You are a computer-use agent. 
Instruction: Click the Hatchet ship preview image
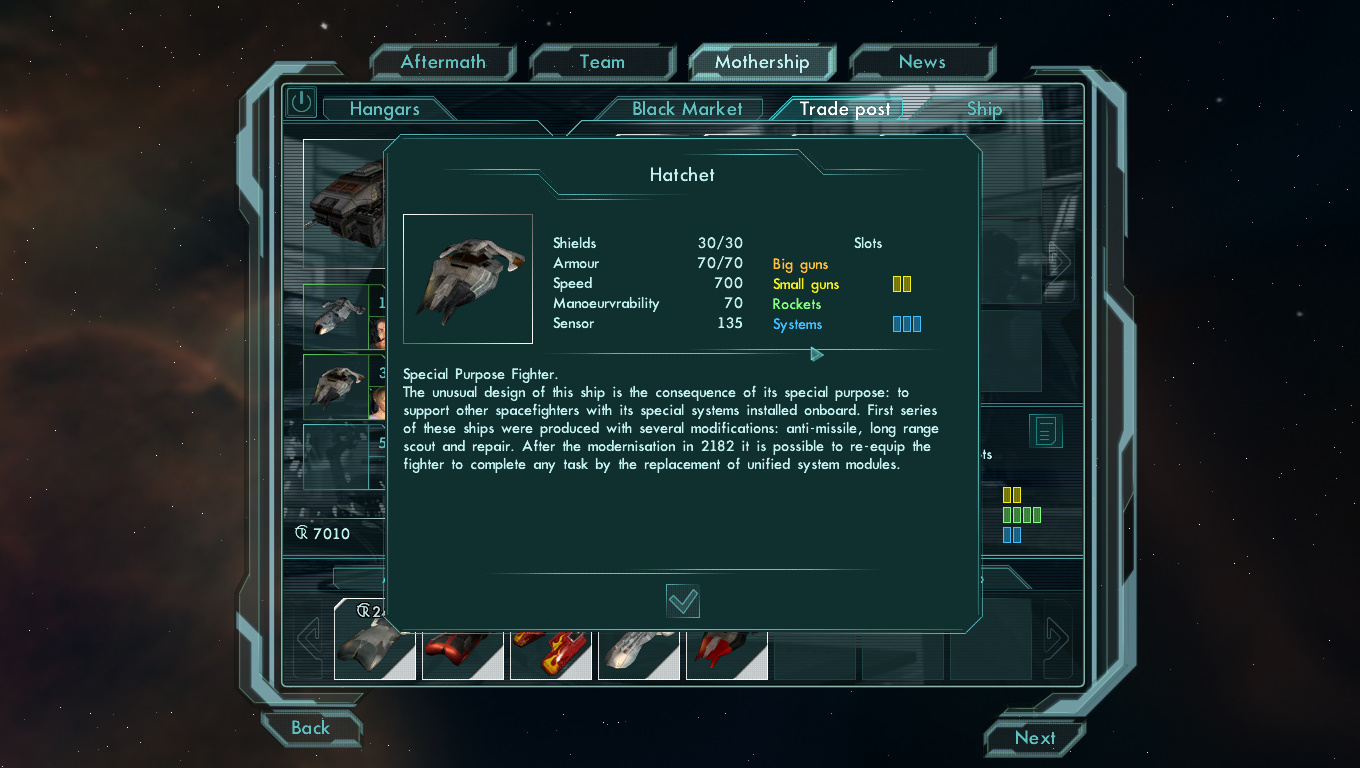pyautogui.click(x=468, y=279)
